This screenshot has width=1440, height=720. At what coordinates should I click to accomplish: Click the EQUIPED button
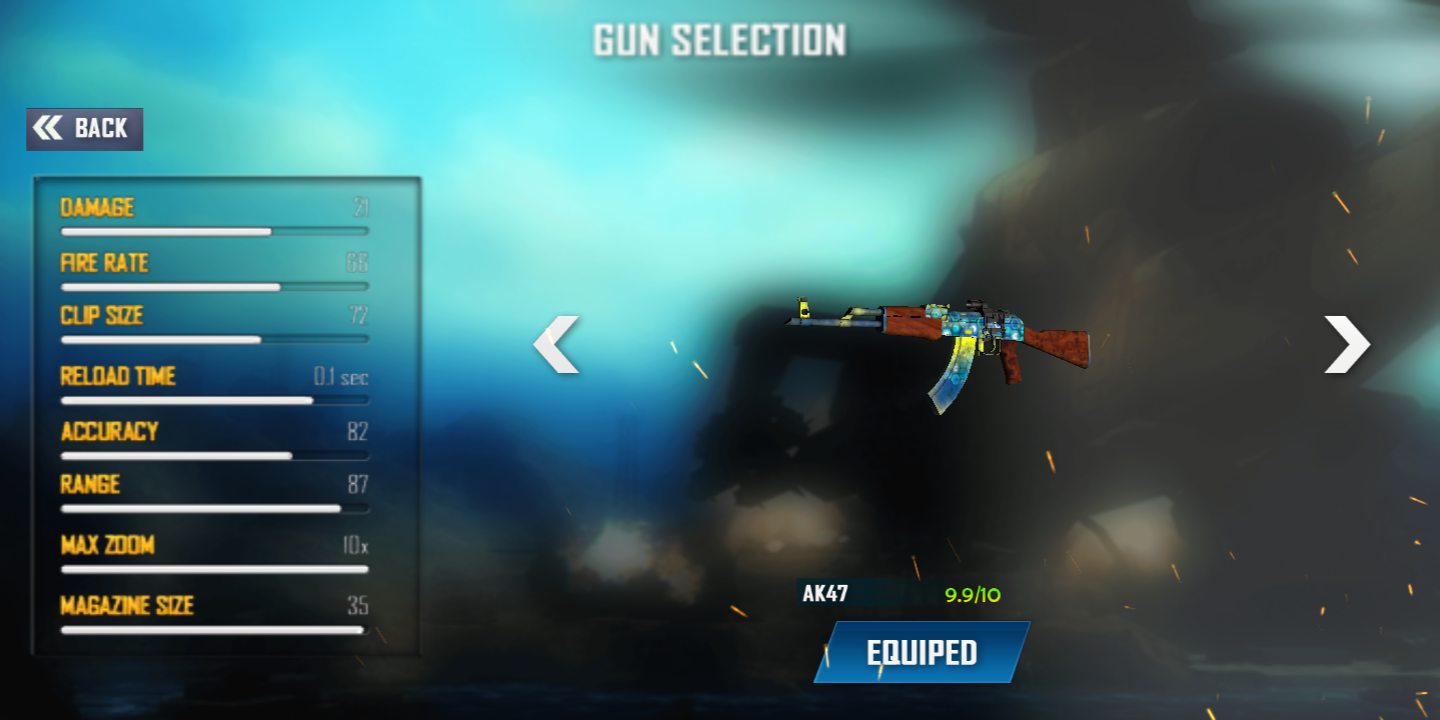[x=921, y=653]
